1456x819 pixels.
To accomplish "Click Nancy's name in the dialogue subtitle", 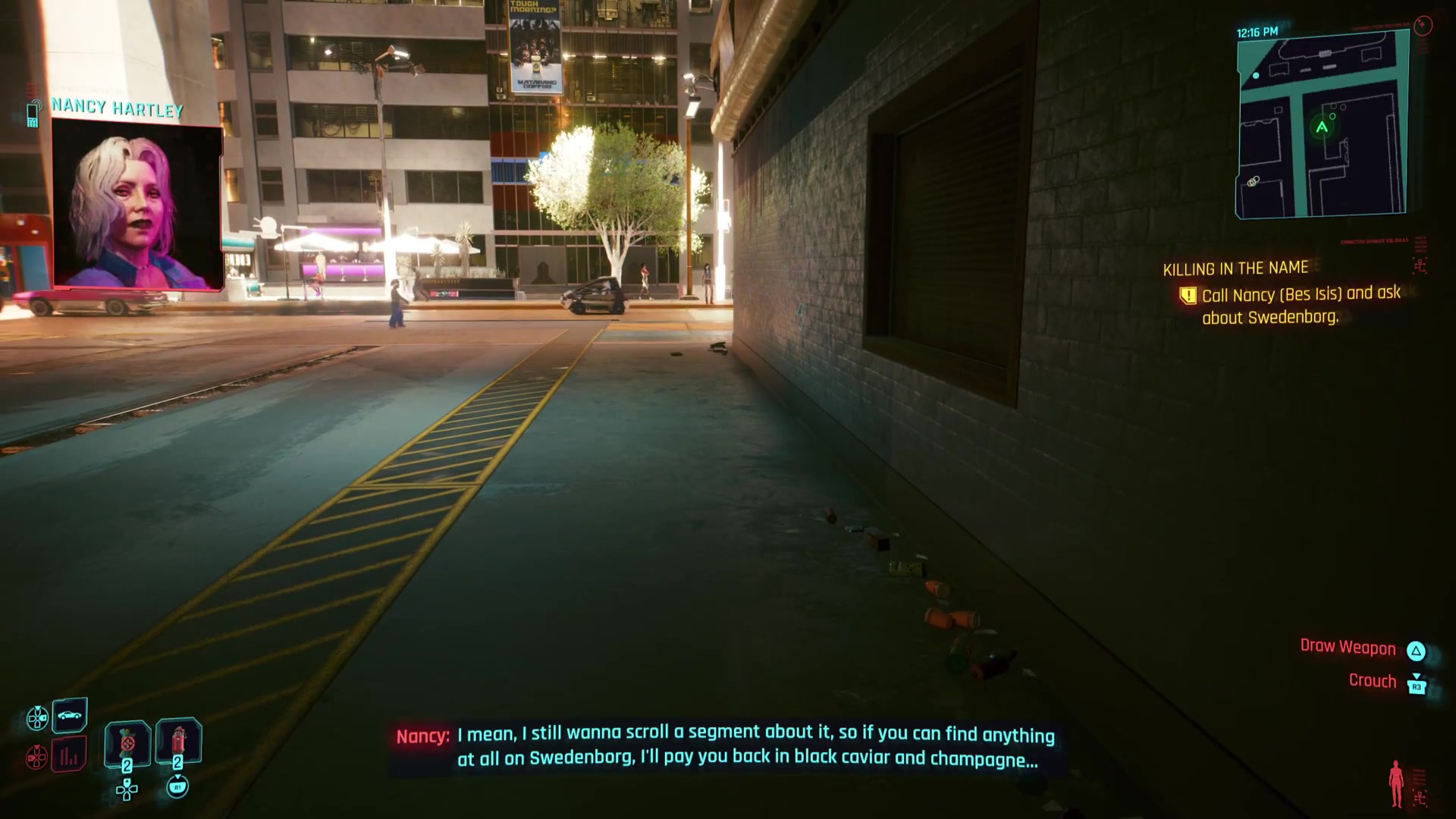I will pos(422,736).
